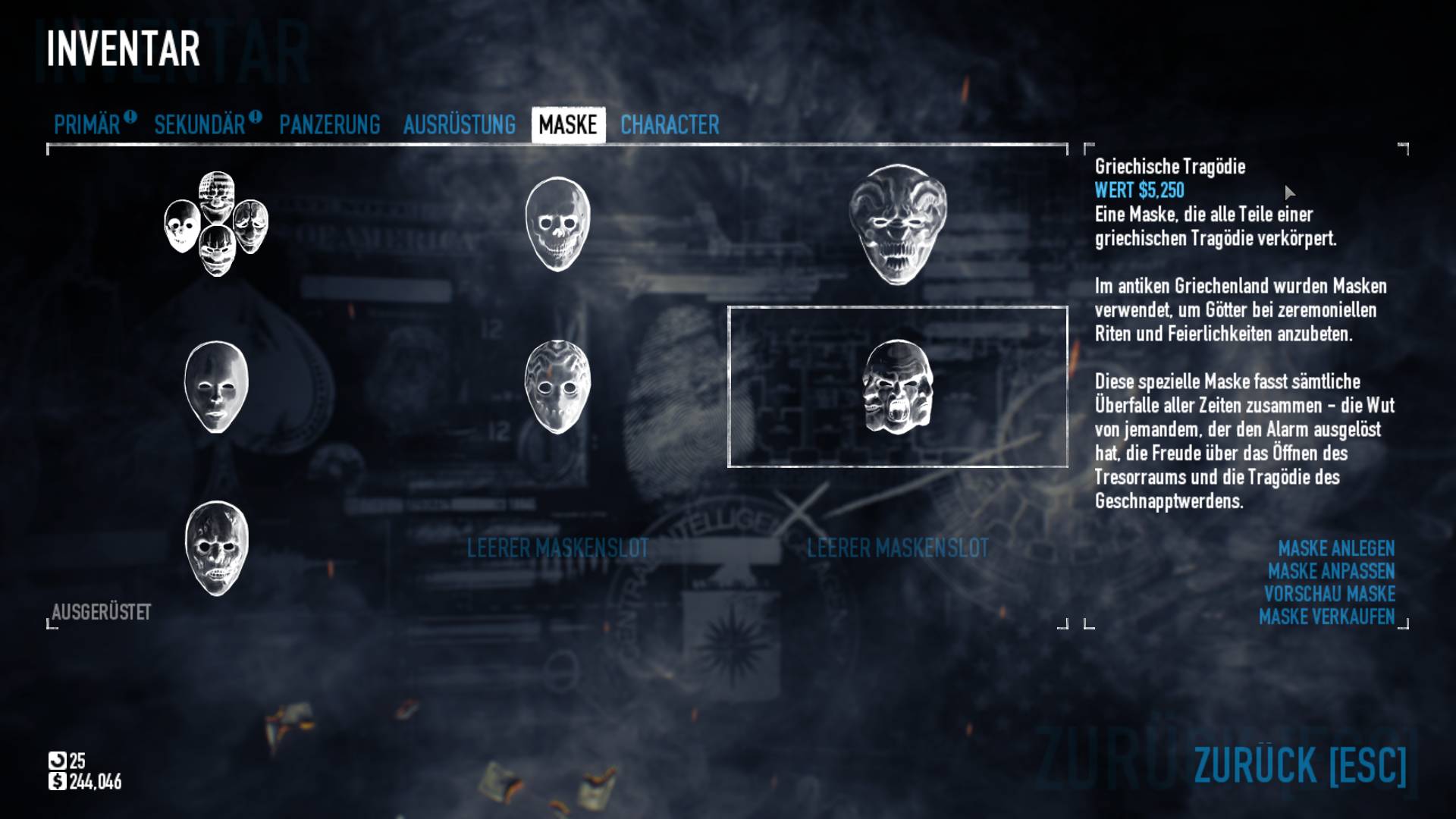Select the PANZERUNG tab

330,125
